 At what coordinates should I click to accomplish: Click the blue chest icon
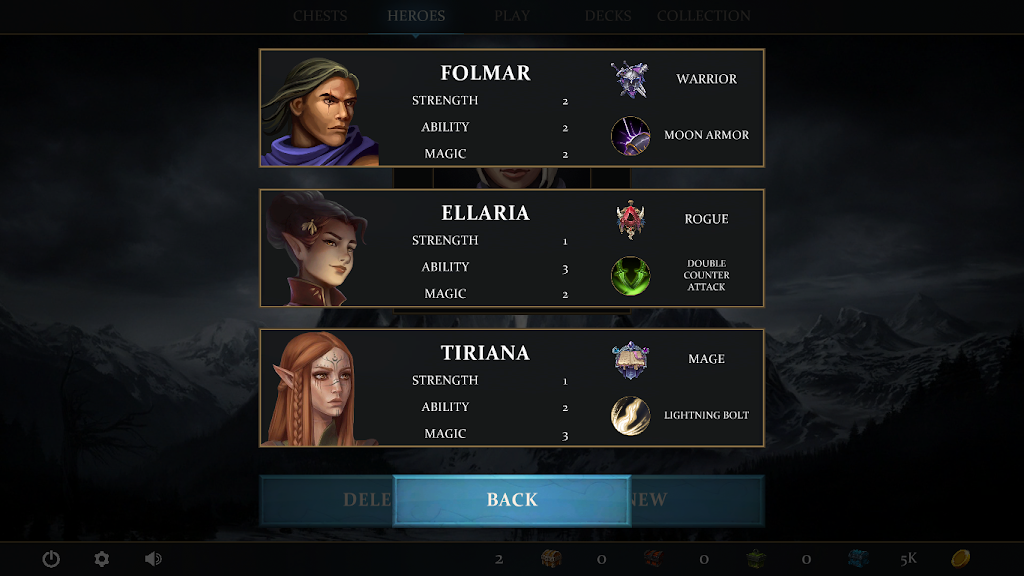(x=858, y=558)
